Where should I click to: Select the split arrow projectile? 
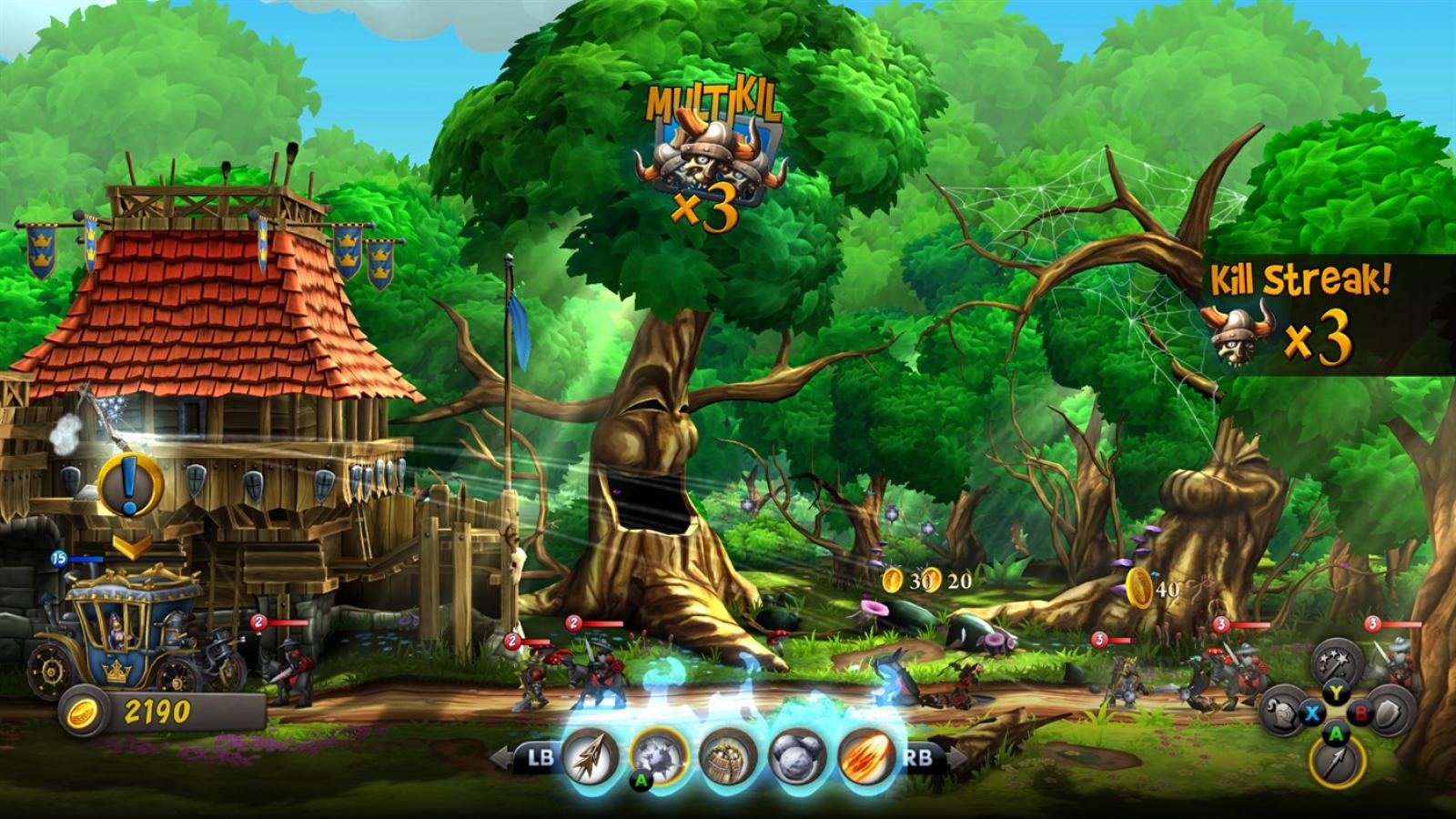tap(590, 756)
